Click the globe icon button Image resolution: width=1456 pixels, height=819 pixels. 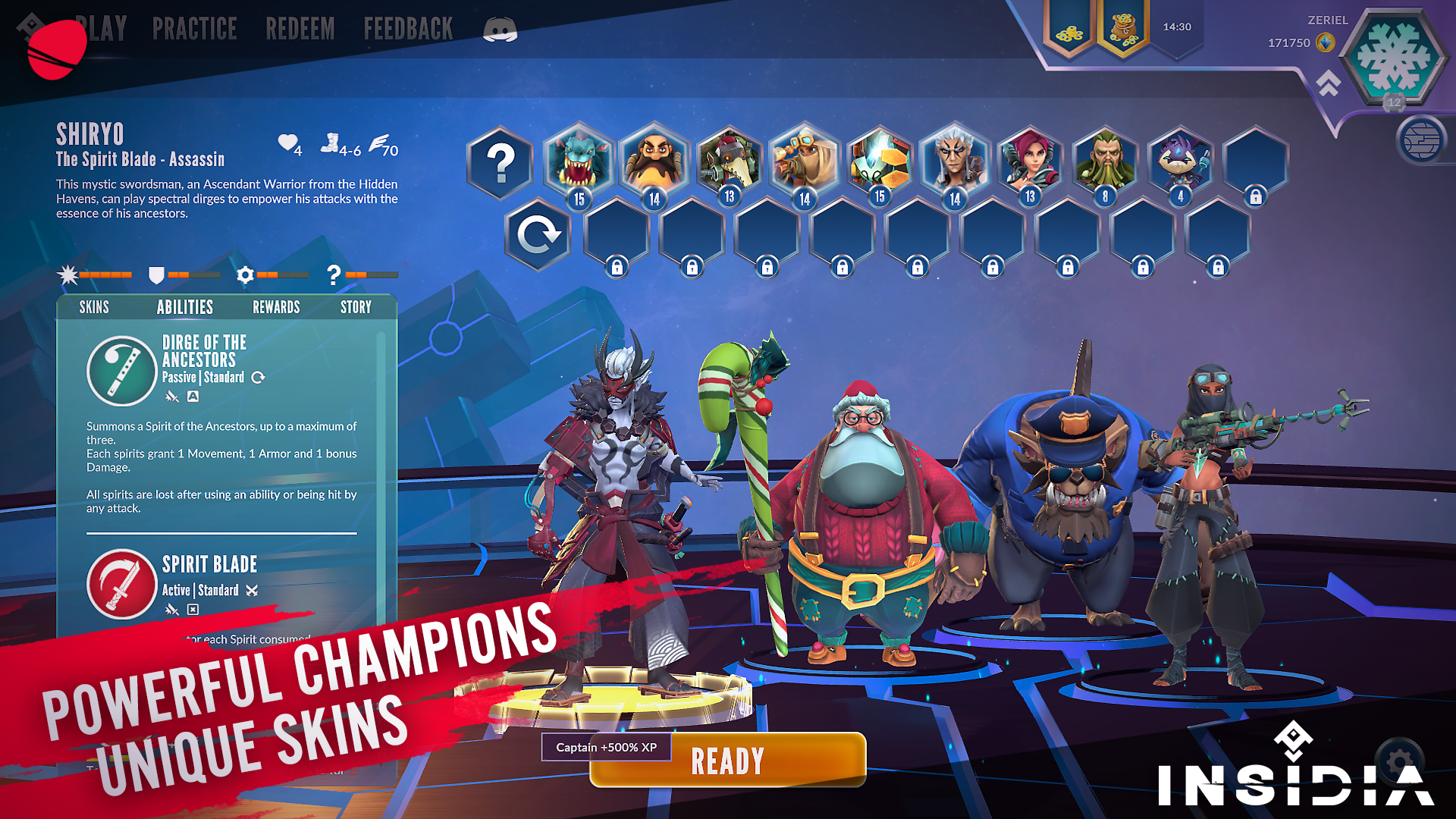(1421, 140)
